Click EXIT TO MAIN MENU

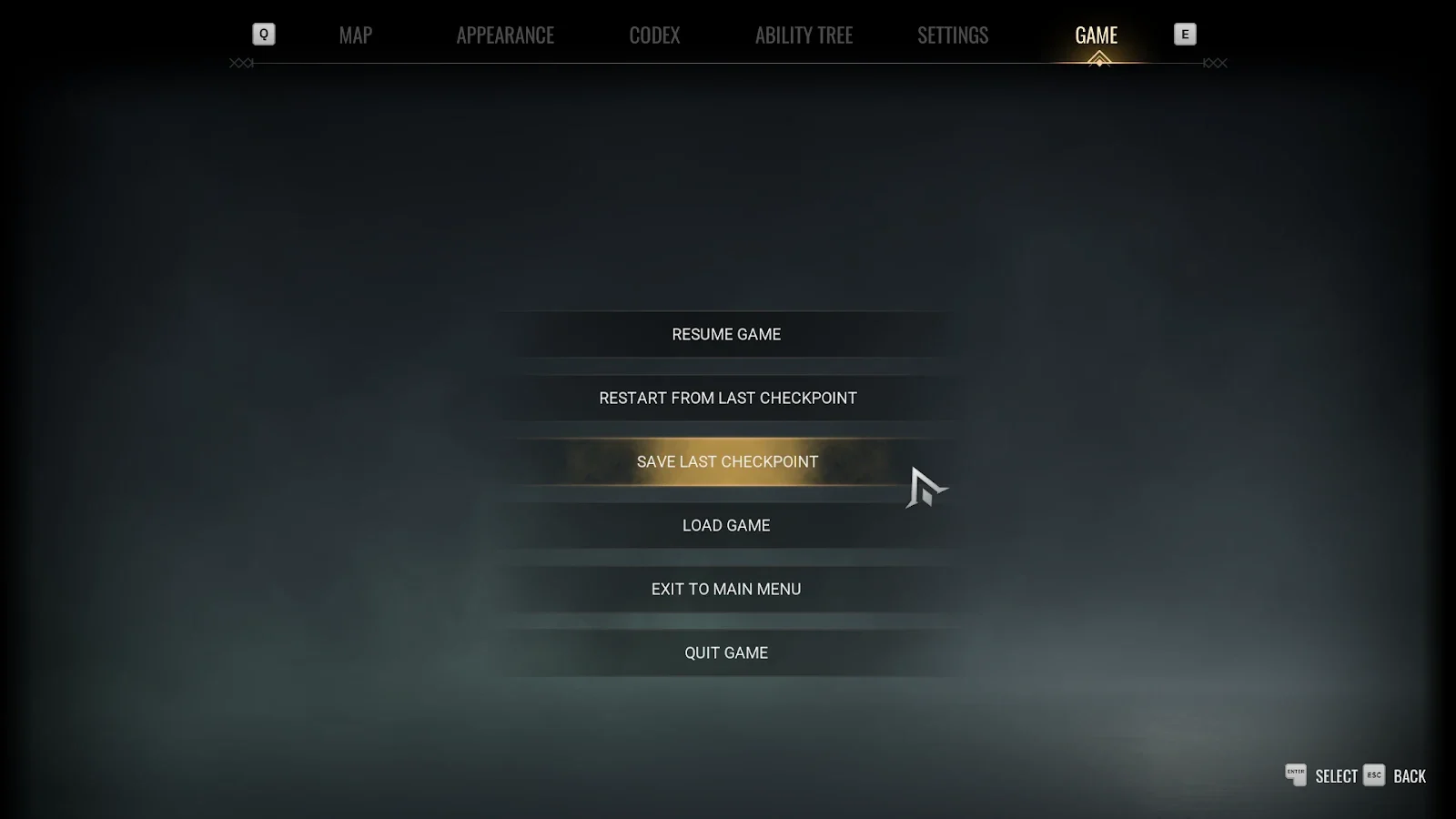point(725,589)
